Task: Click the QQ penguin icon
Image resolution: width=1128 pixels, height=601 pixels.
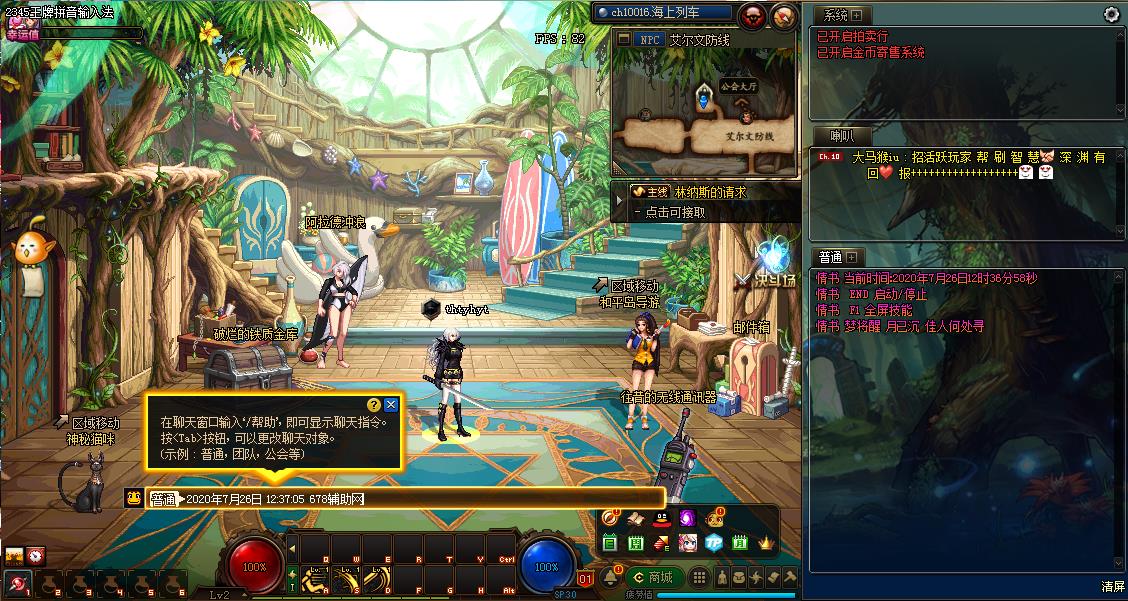Action: coord(661,519)
